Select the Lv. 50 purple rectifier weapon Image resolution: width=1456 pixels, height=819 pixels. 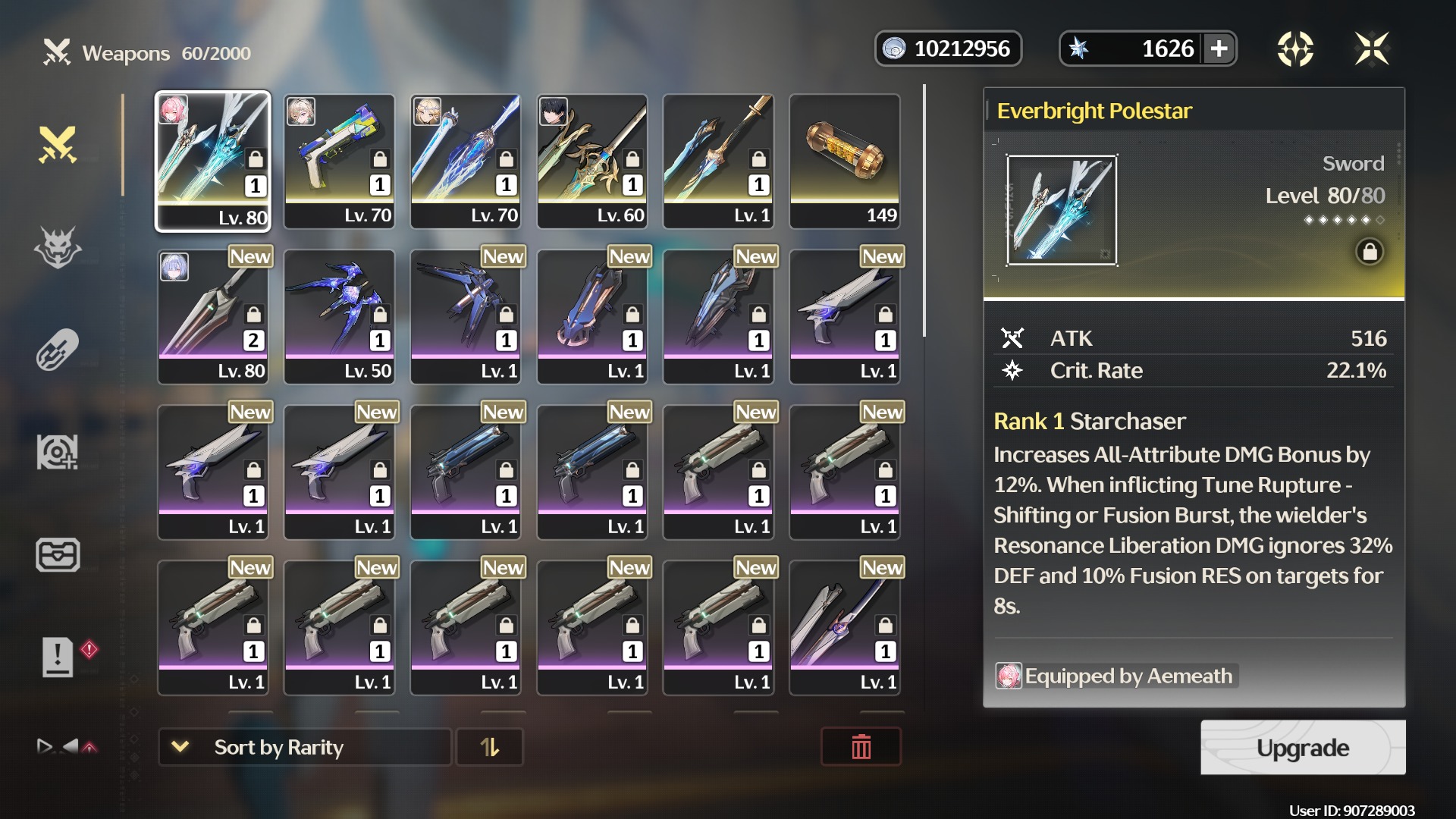pyautogui.click(x=339, y=317)
